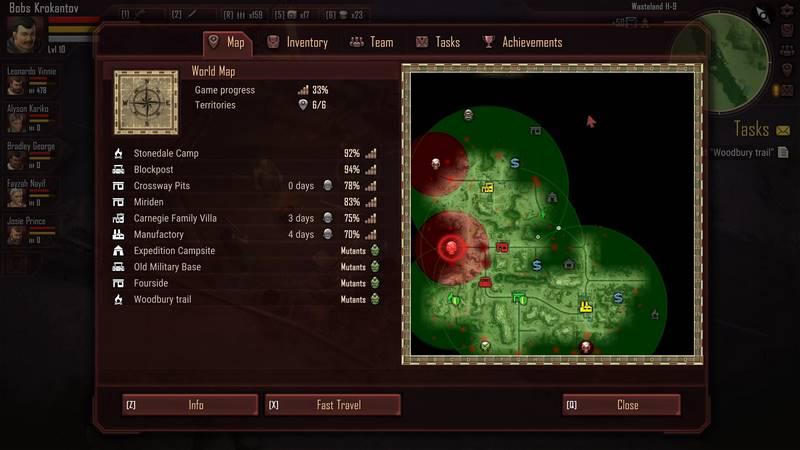Select Expedition Campsite in the list
Viewport: 800px width, 450px height.
[174, 251]
